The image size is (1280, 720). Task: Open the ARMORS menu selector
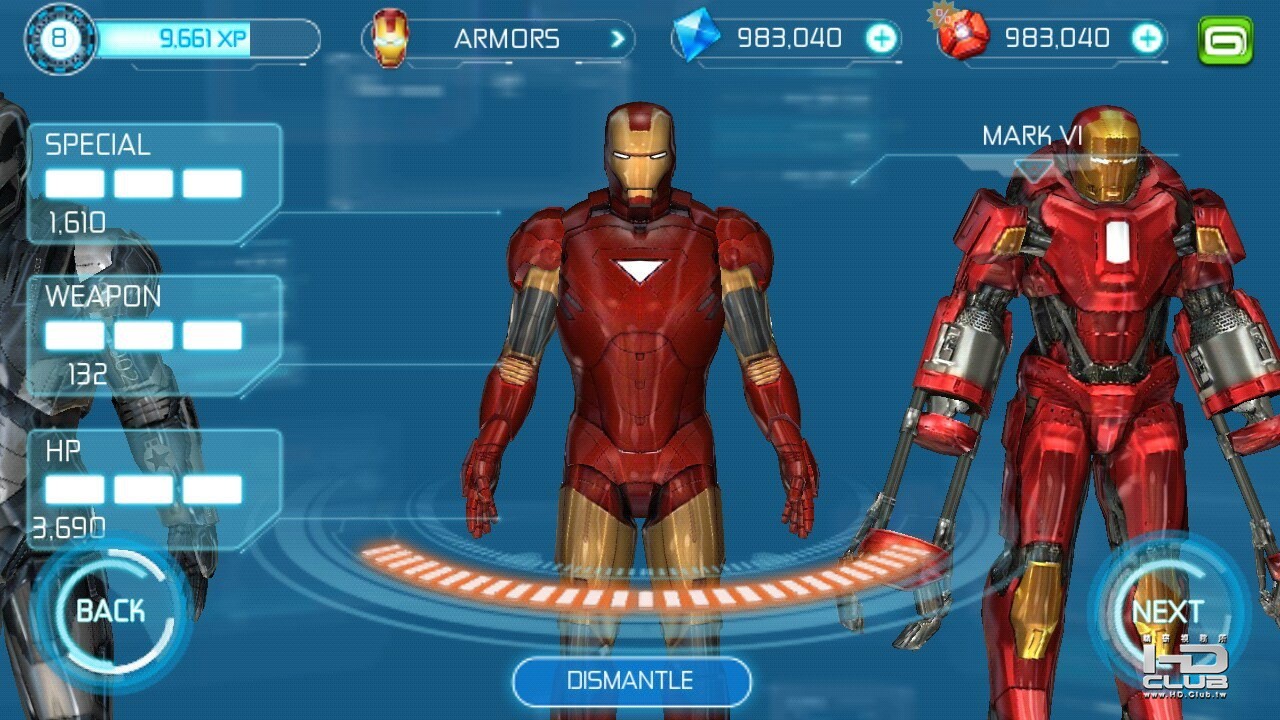coord(498,40)
